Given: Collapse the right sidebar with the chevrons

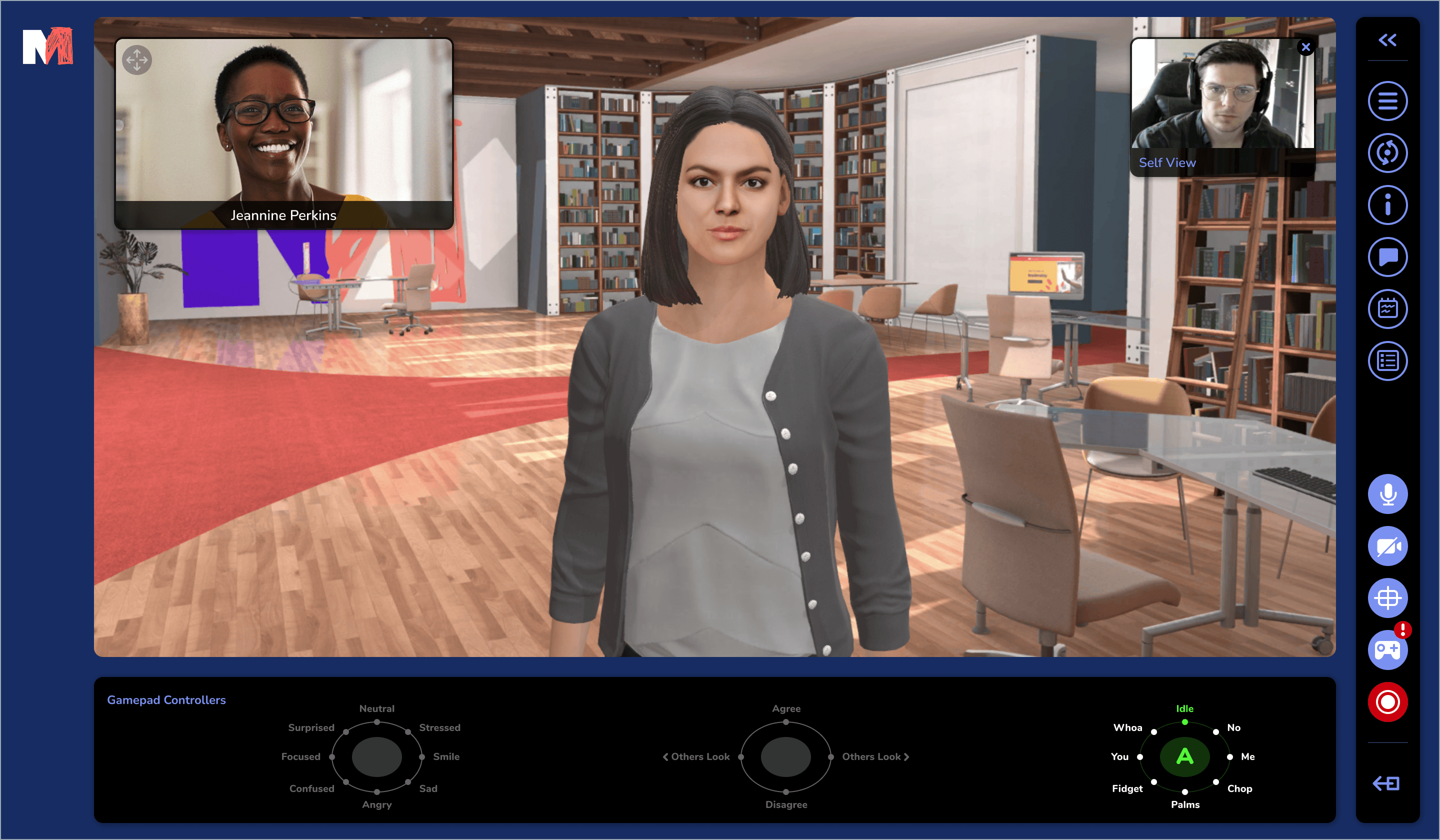Looking at the screenshot, I should click(1387, 39).
